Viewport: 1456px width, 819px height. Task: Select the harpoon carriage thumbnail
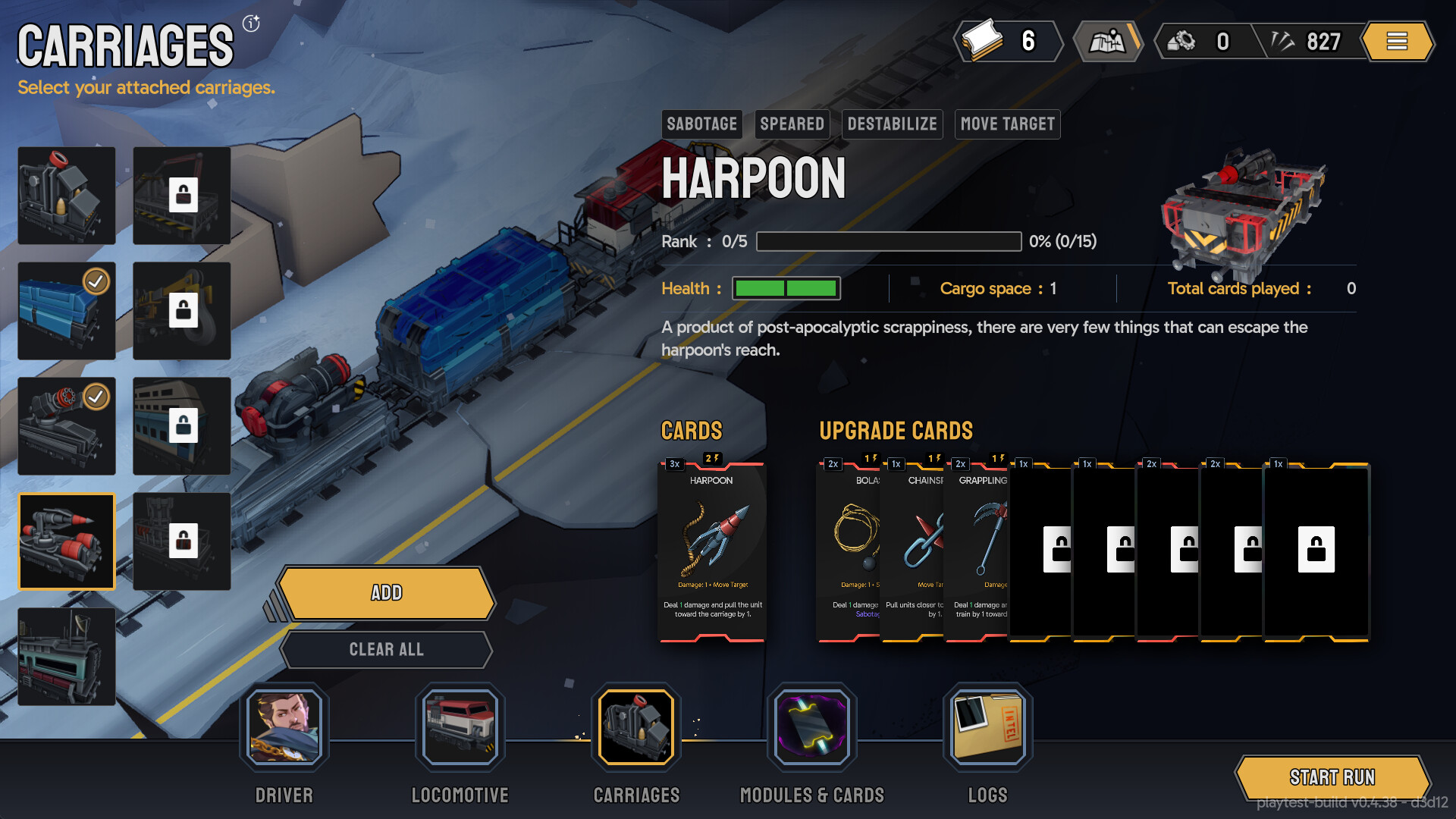[x=67, y=541]
